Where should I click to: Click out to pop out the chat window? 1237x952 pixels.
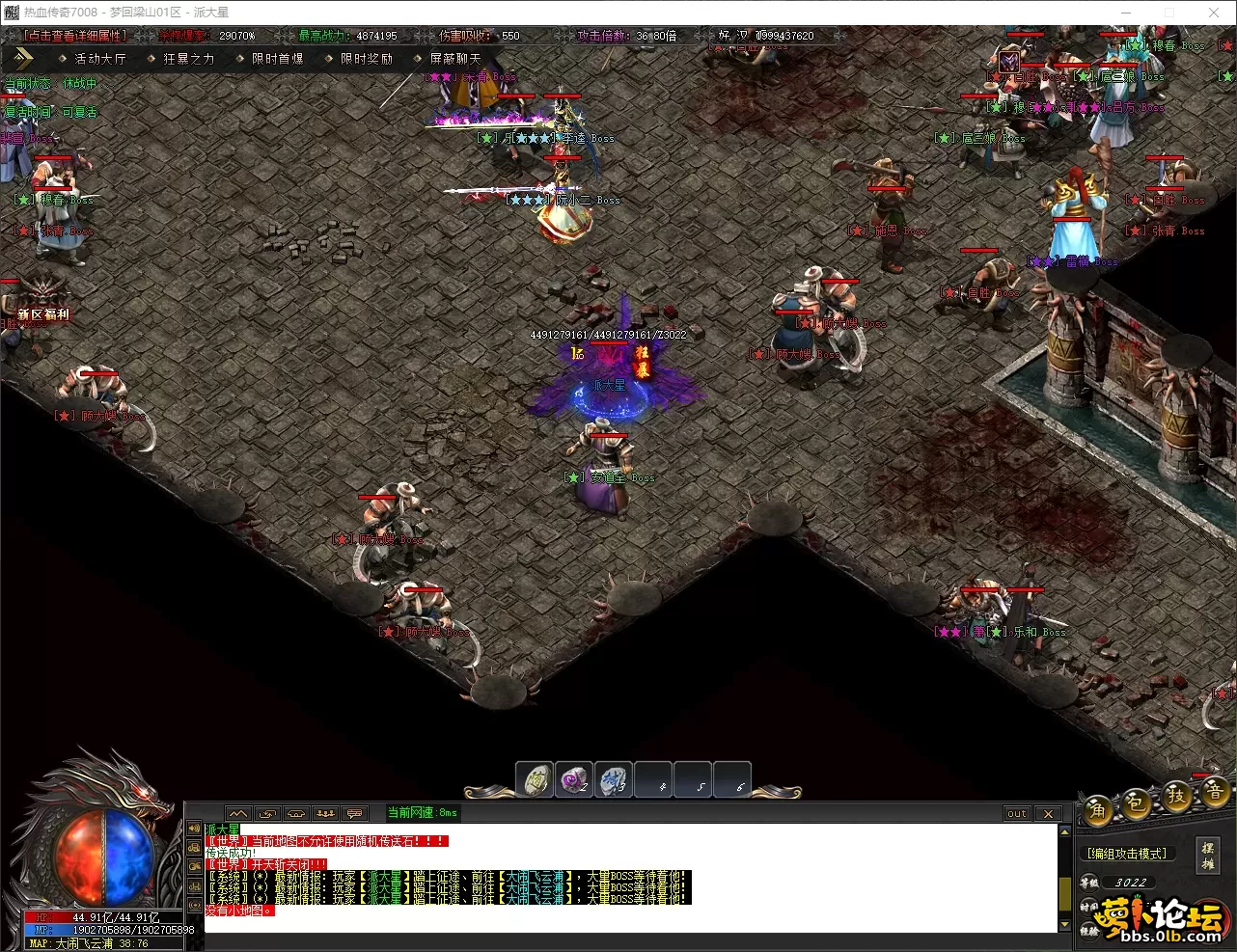(x=1015, y=813)
